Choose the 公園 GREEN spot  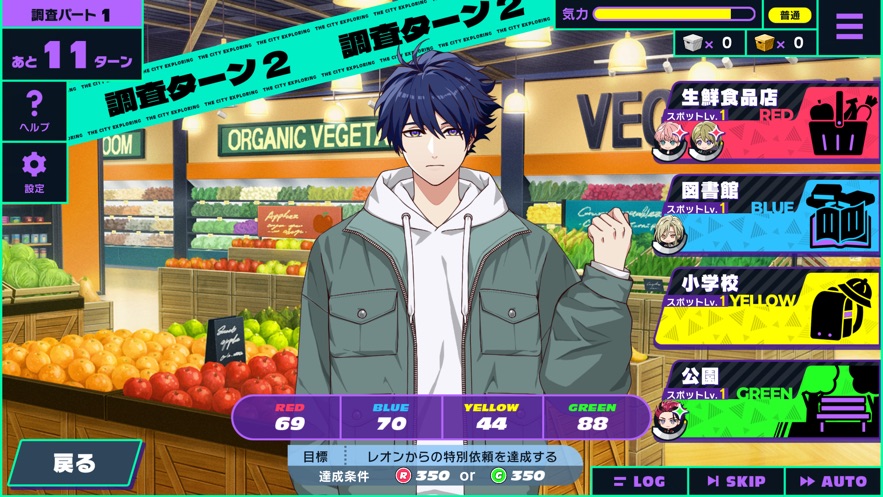[x=770, y=400]
